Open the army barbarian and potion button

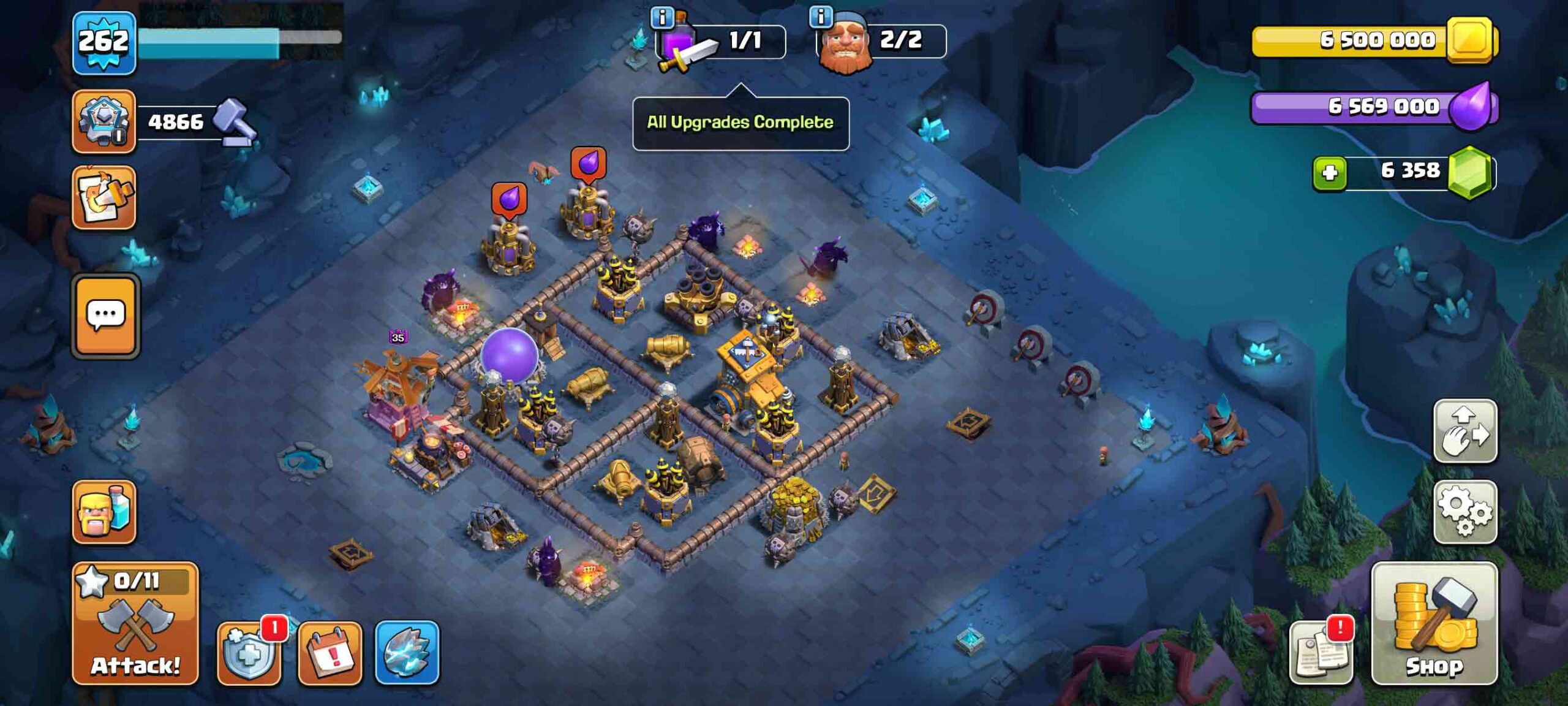pos(104,512)
